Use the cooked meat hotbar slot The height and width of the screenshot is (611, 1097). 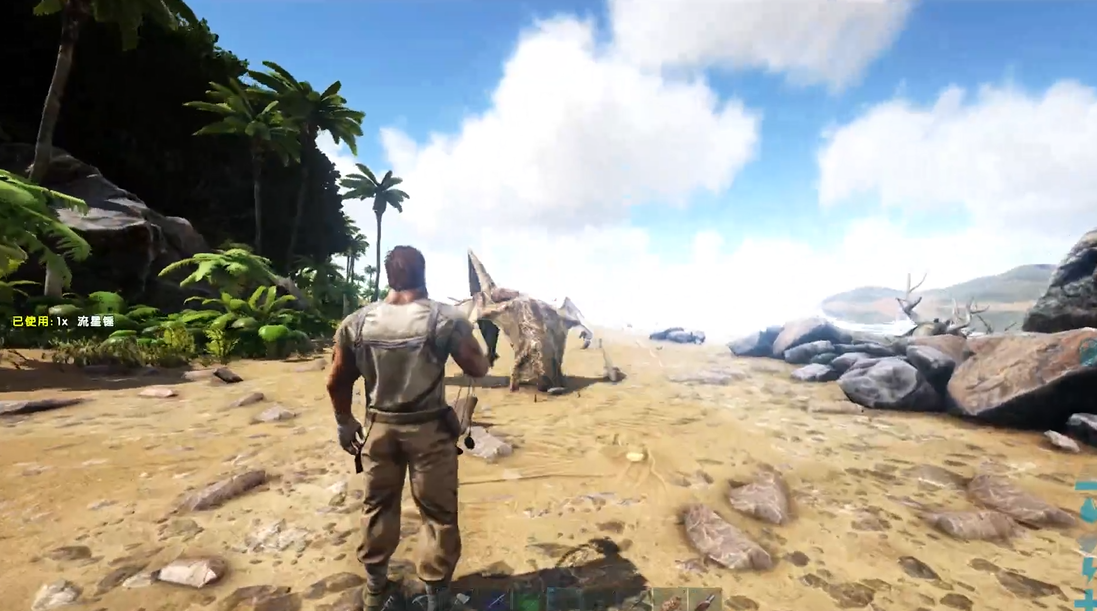[x=670, y=601]
